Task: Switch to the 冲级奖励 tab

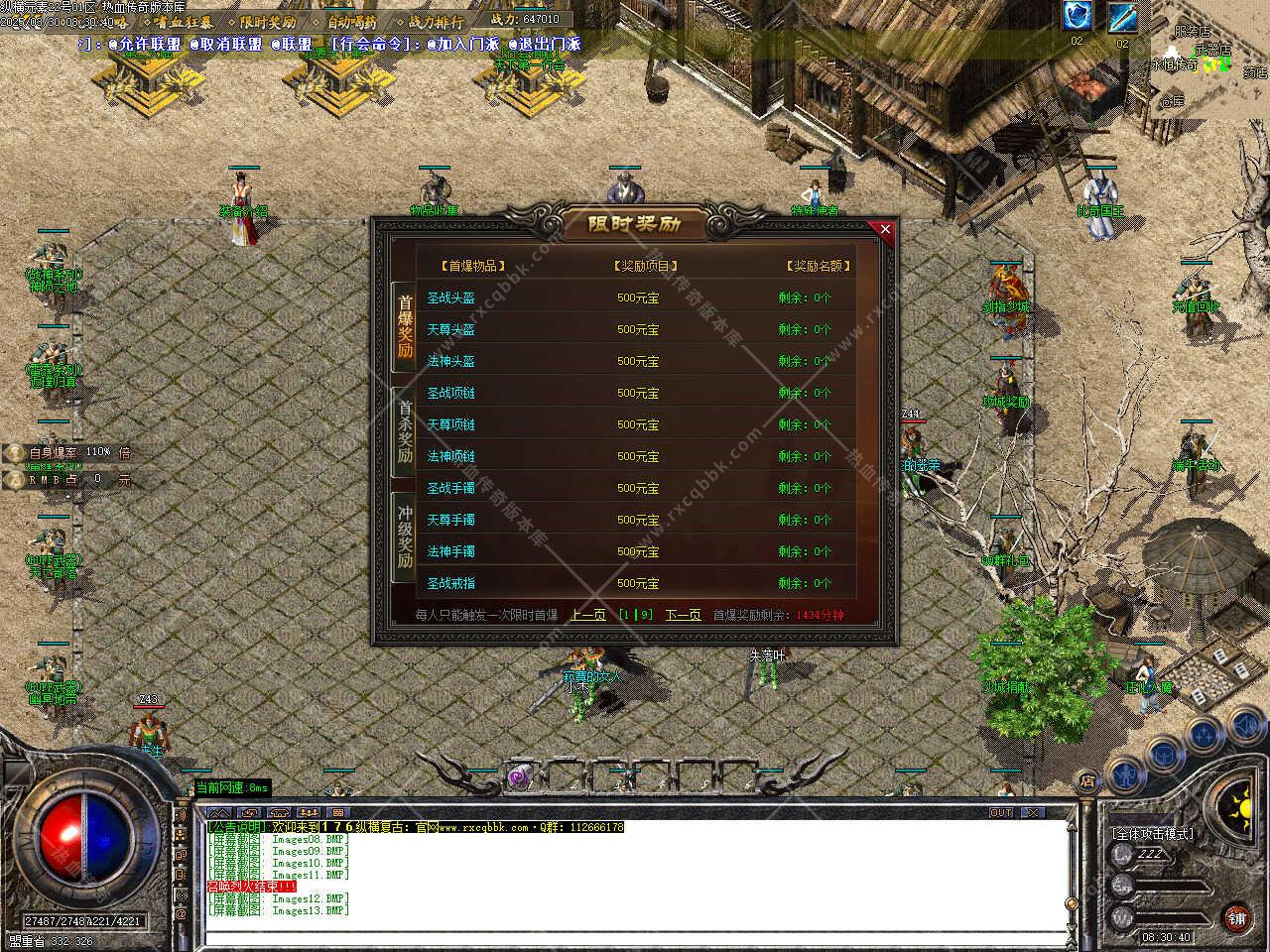Action: pyautogui.click(x=404, y=536)
